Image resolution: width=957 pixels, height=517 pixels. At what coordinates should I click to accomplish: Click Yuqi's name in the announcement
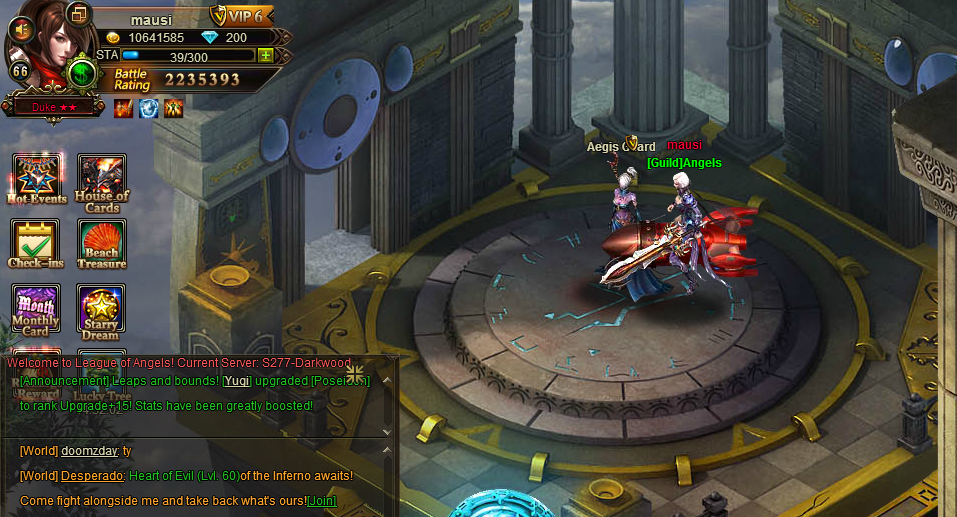(x=236, y=381)
